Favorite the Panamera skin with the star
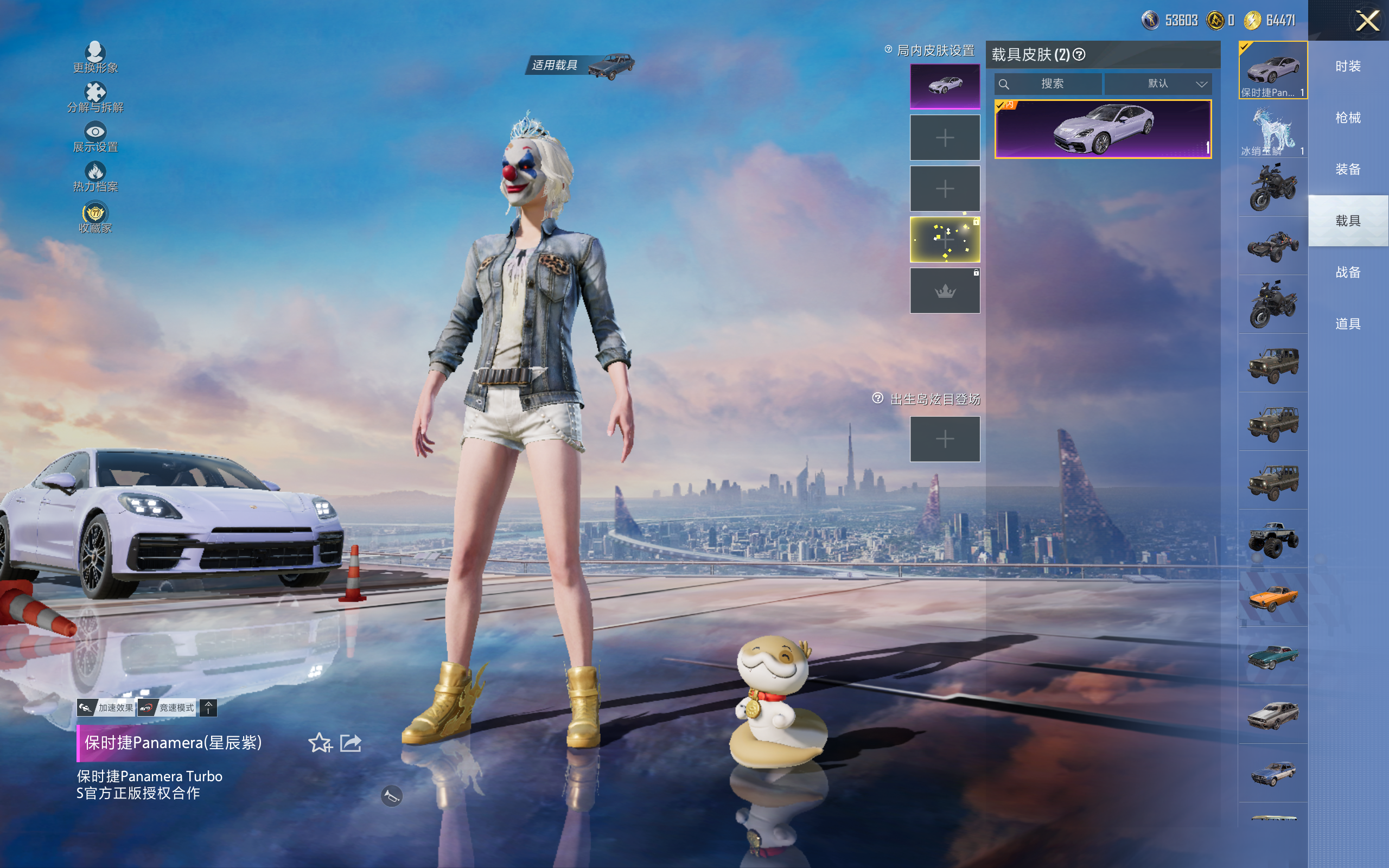1389x868 pixels. tap(320, 743)
